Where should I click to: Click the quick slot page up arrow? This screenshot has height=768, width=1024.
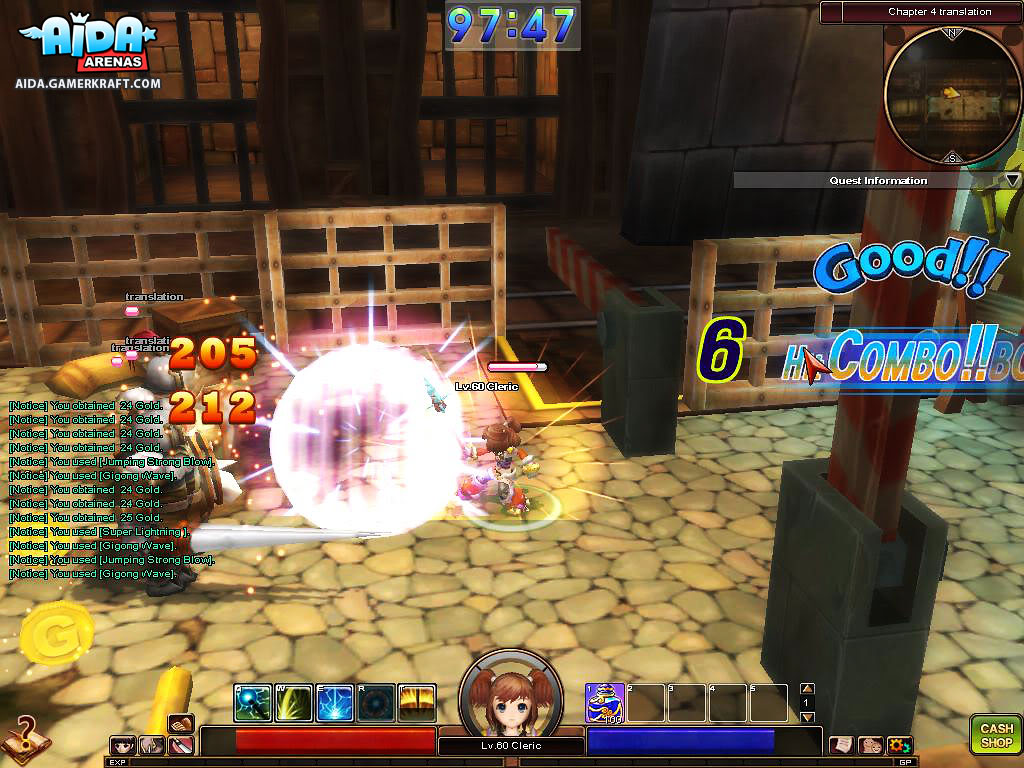[808, 689]
